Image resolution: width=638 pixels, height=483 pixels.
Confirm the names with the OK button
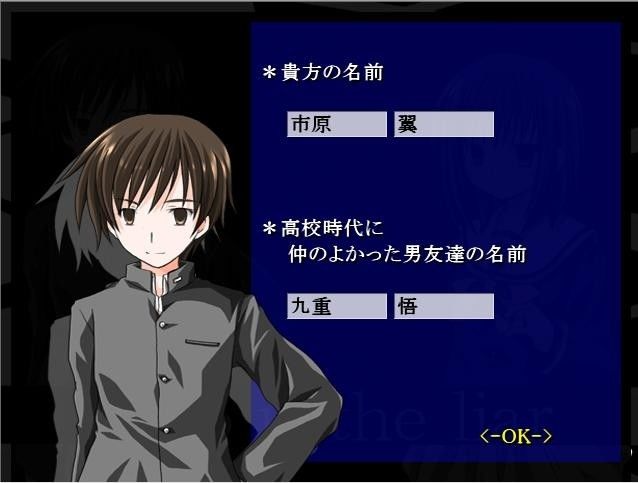pos(516,436)
